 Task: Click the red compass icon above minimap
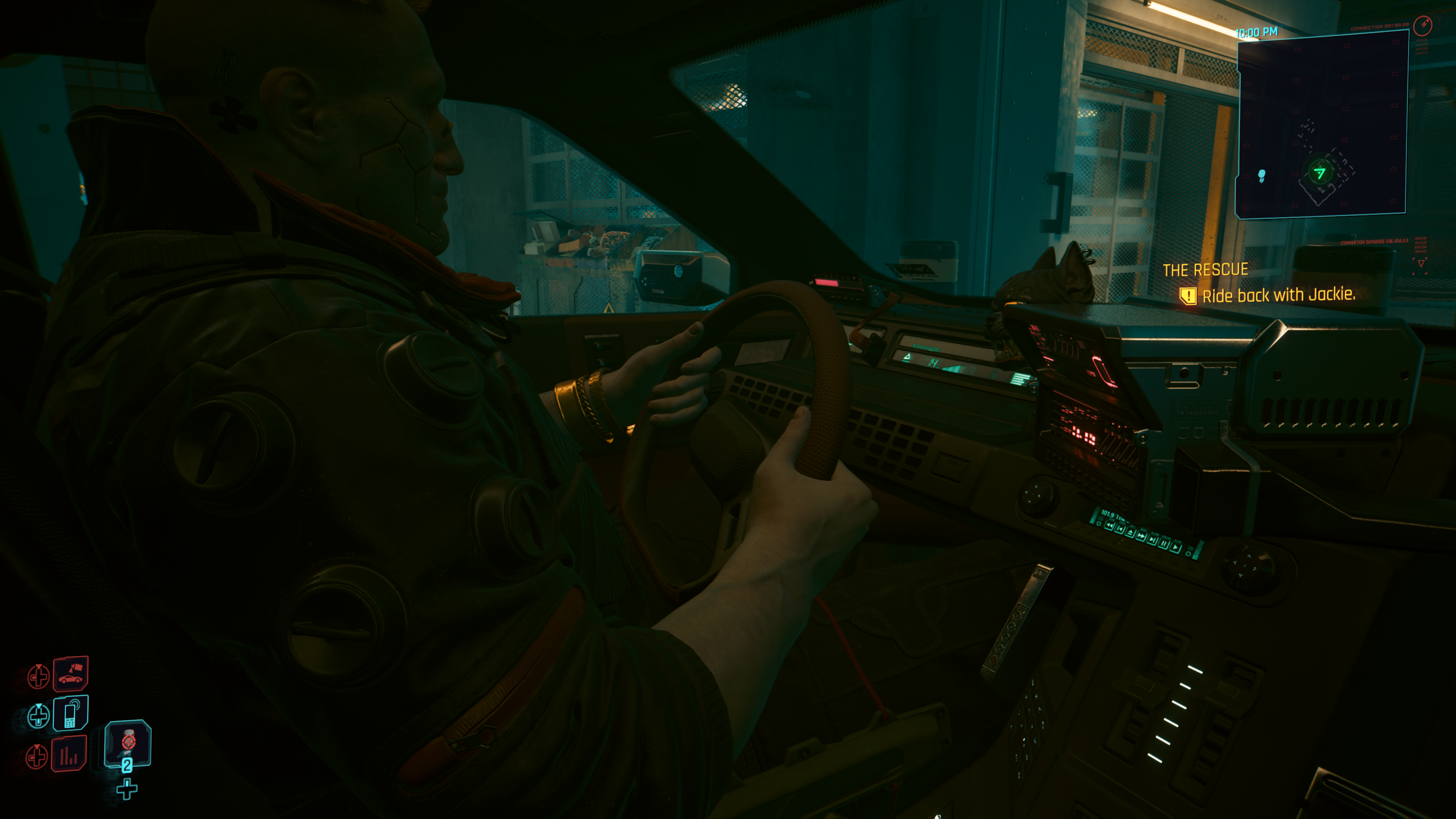click(x=1422, y=25)
